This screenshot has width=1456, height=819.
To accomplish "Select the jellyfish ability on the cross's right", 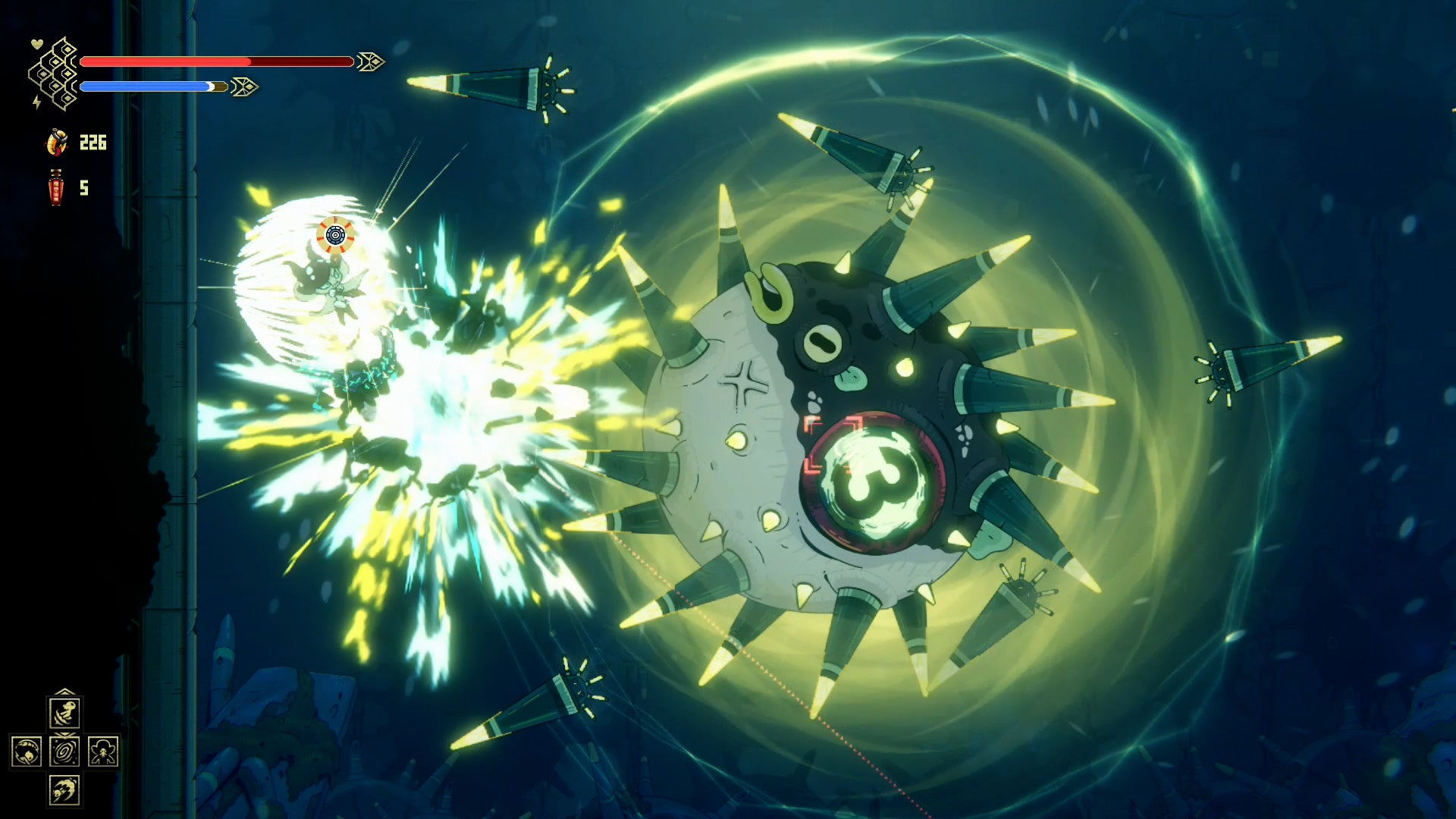I will 104,752.
